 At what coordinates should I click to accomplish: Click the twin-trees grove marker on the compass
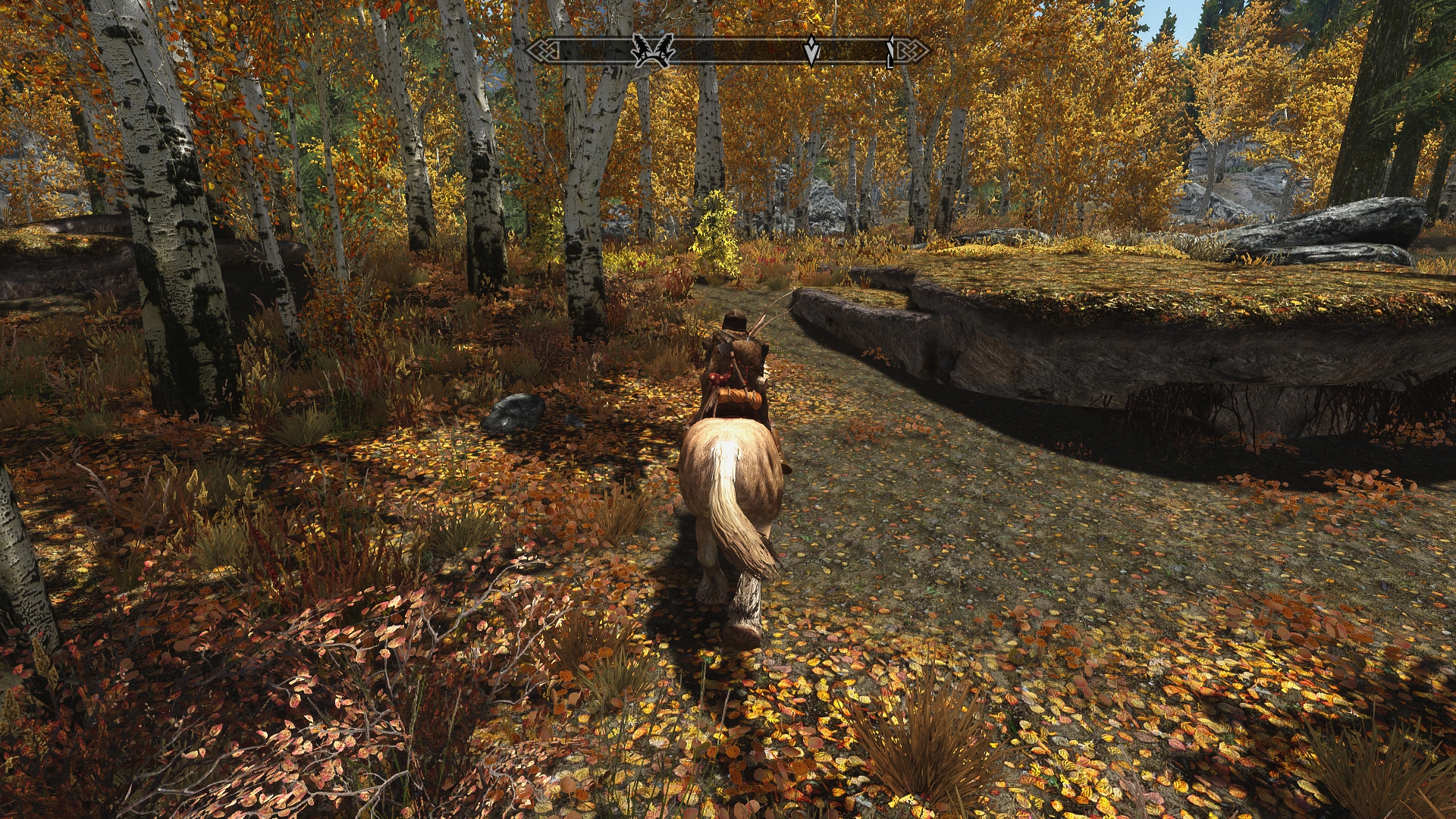[x=654, y=51]
